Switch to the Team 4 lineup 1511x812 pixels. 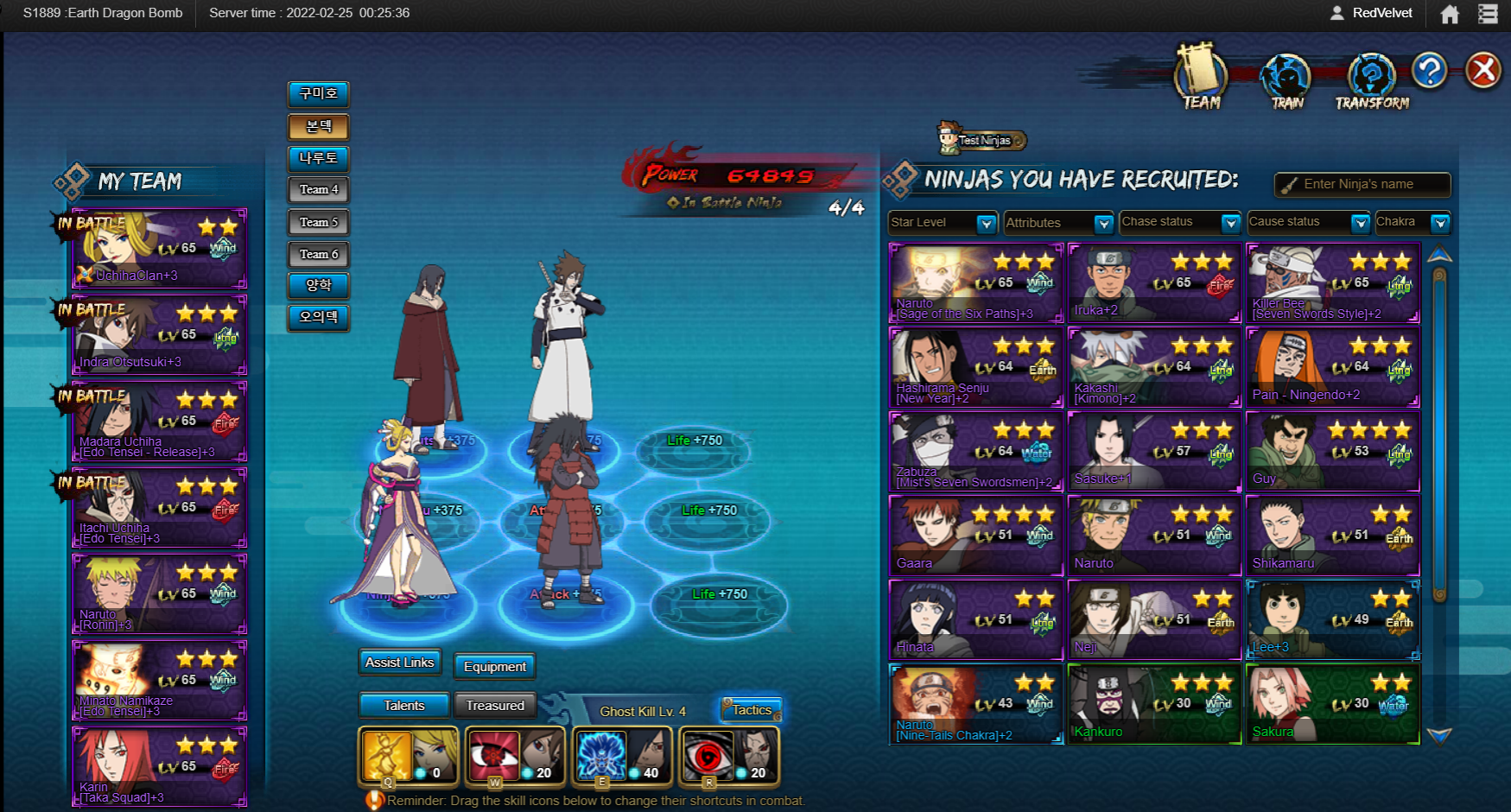pyautogui.click(x=319, y=190)
